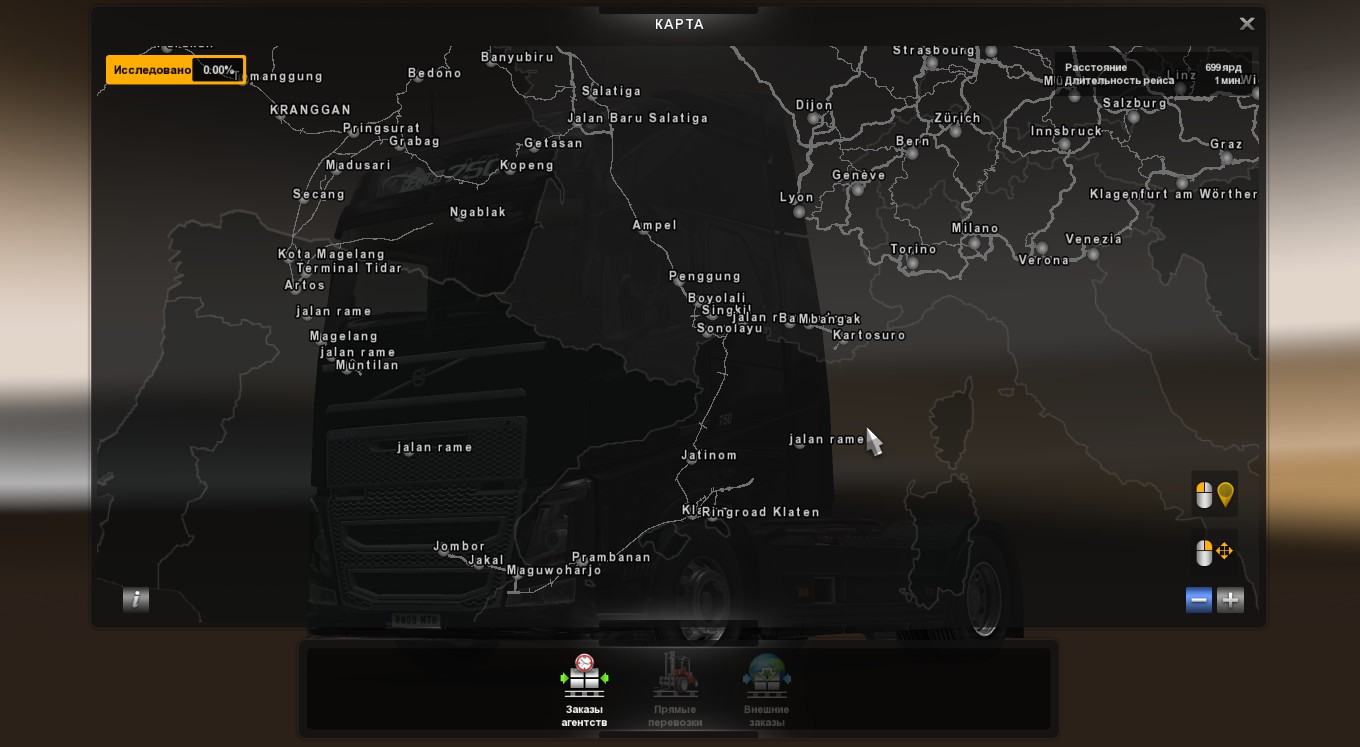Click the left-mouse place-marker hint icon
Image resolution: width=1360 pixels, height=747 pixels.
click(1215, 494)
